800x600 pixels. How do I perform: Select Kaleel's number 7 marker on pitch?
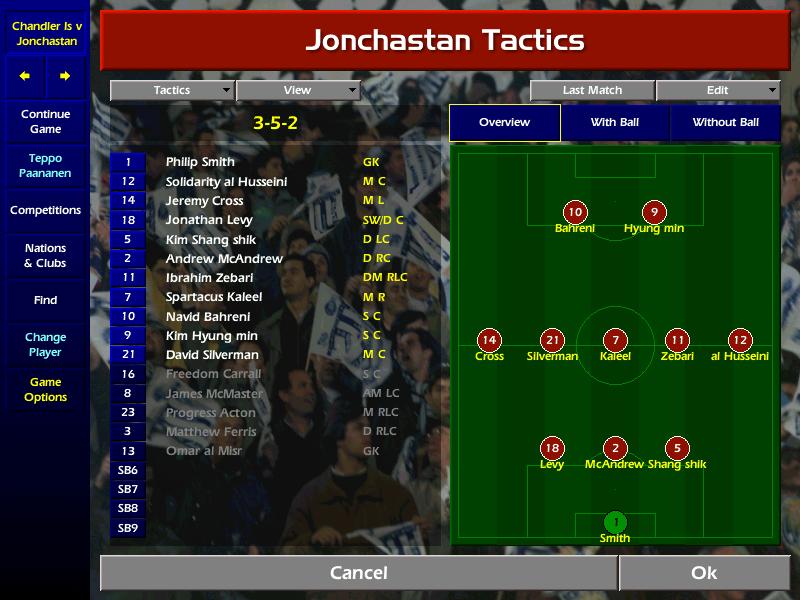pyautogui.click(x=615, y=340)
